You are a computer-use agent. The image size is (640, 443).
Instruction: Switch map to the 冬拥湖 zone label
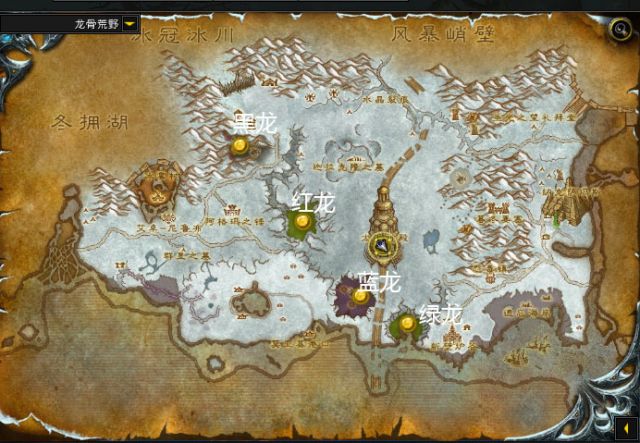[90, 123]
